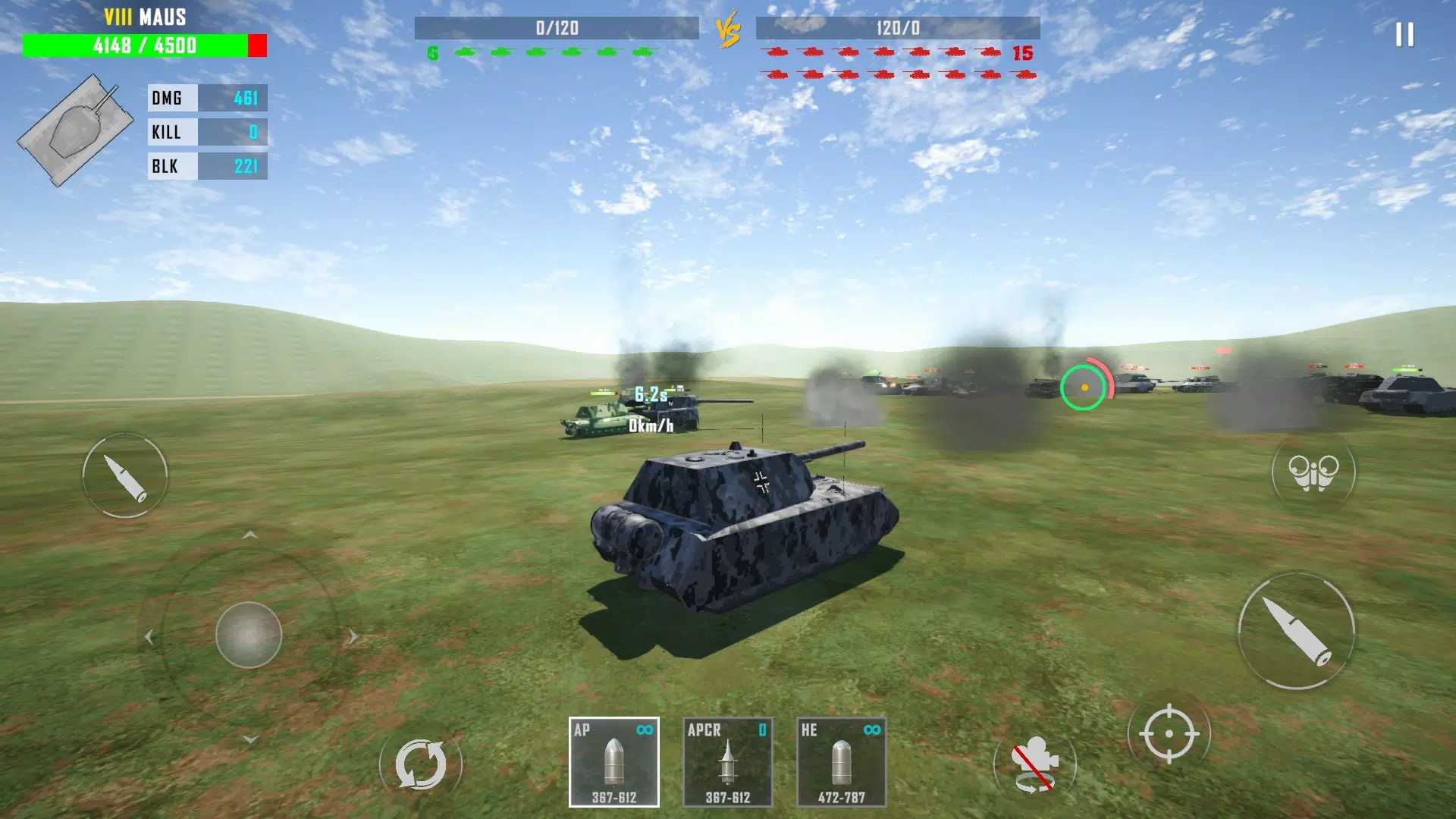Toggle the crosshair auto-aim button

pos(1169,733)
